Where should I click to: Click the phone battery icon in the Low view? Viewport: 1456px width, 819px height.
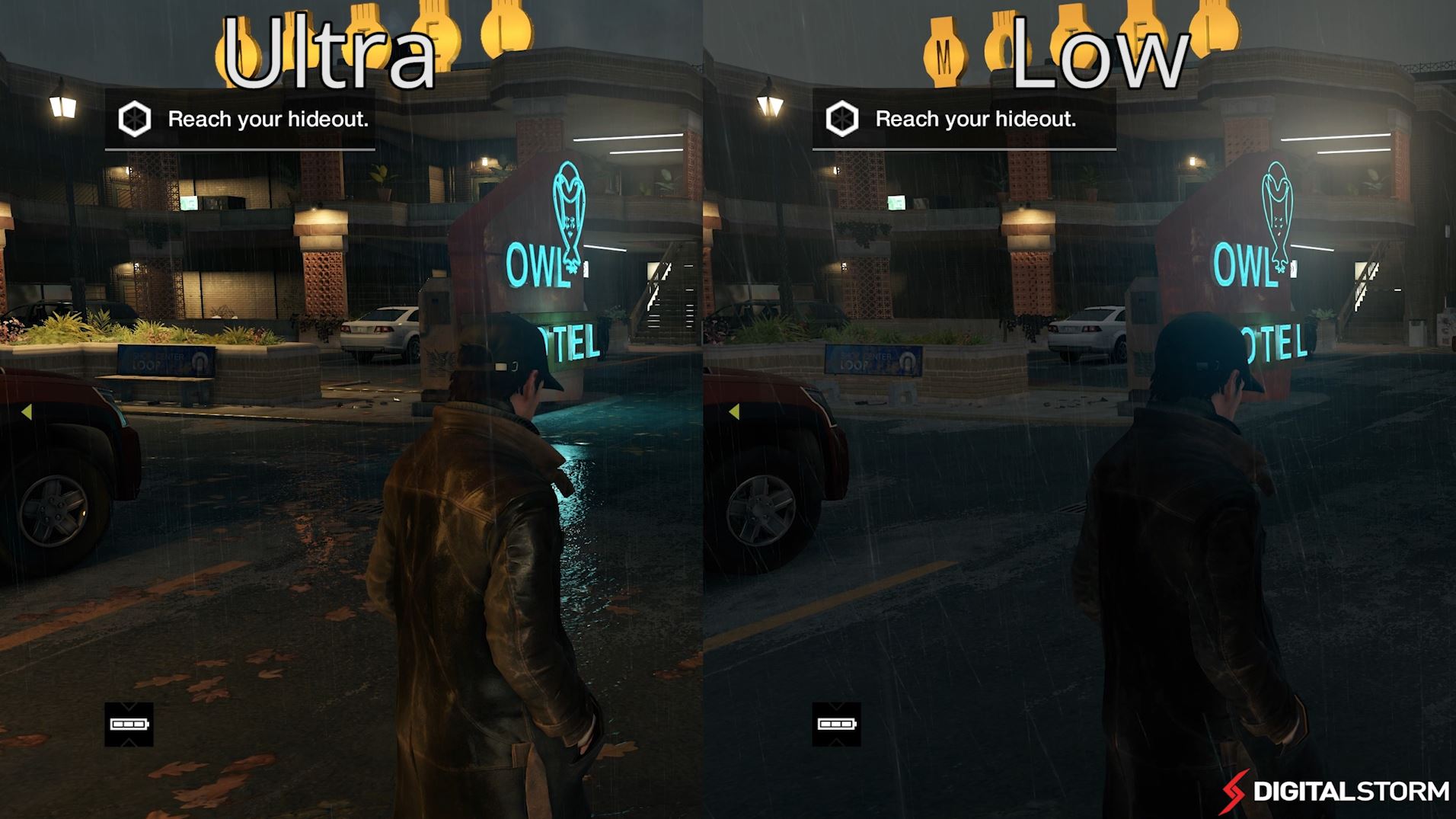[836, 724]
